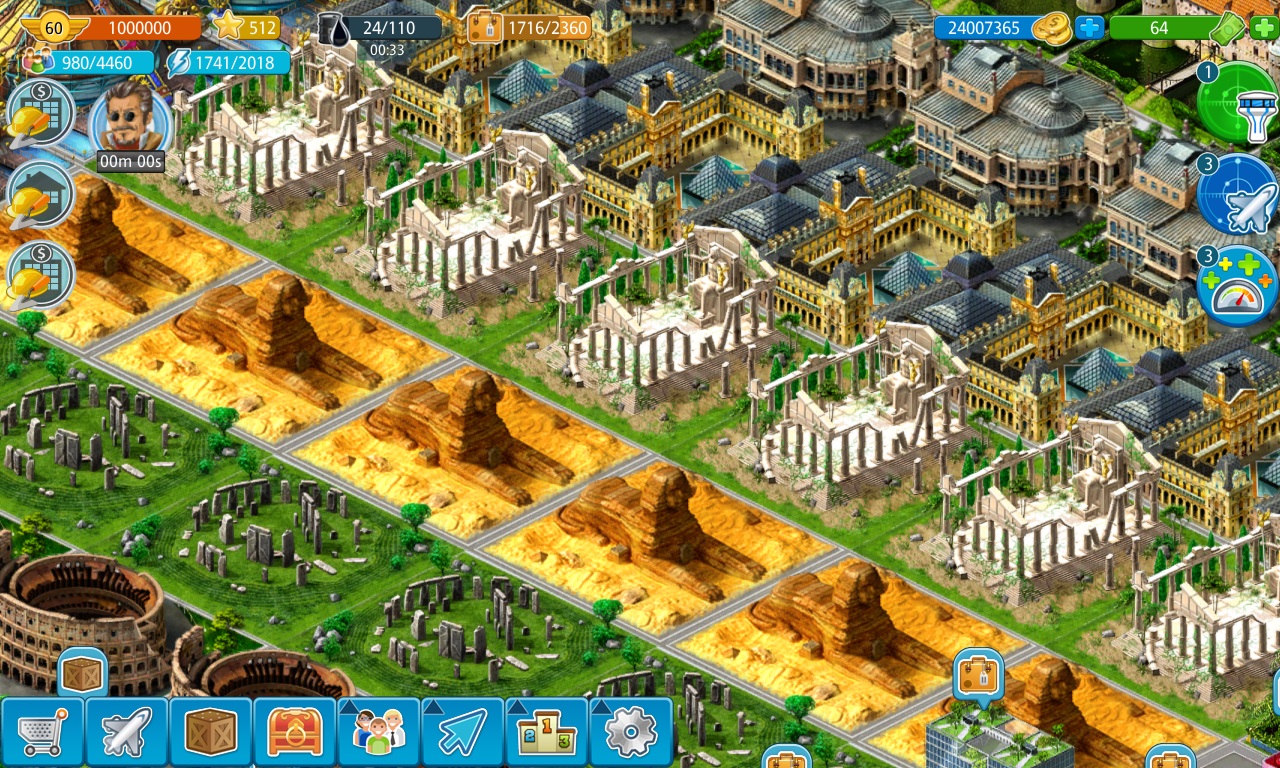Open the green radar control tower
This screenshot has height=768, width=1280.
[x=1238, y=103]
